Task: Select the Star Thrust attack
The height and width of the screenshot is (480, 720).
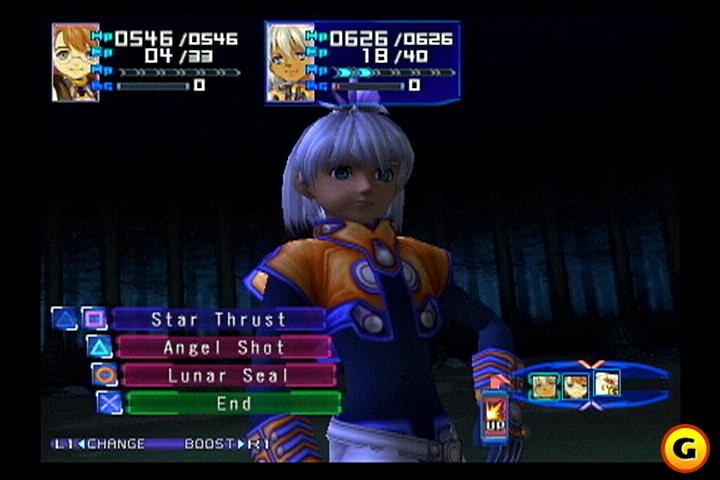Action: (x=218, y=320)
